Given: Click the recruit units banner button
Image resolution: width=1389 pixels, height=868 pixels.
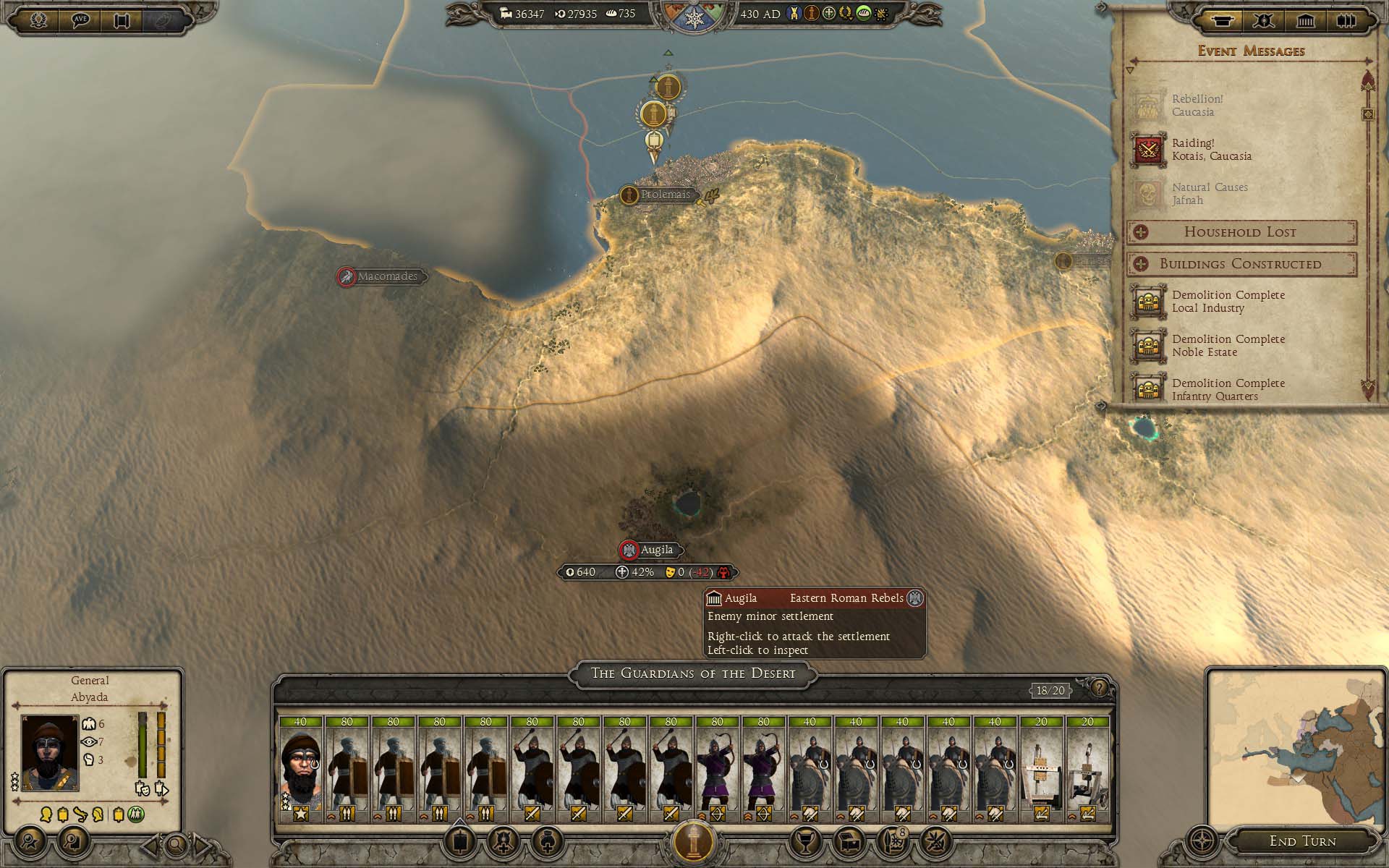Looking at the screenshot, I should click(x=460, y=841).
